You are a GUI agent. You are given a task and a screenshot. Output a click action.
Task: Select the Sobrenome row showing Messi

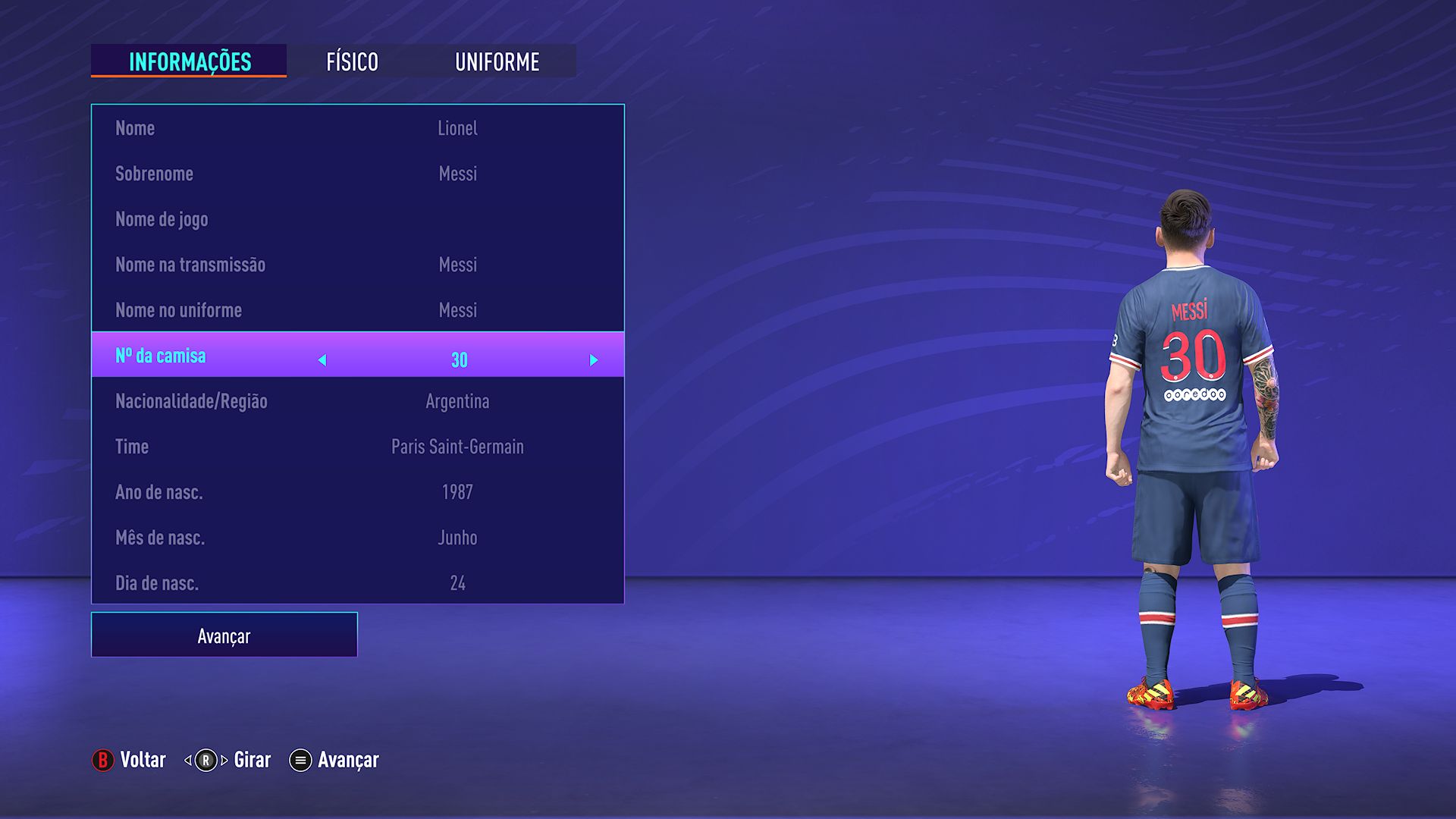pyautogui.click(x=356, y=174)
